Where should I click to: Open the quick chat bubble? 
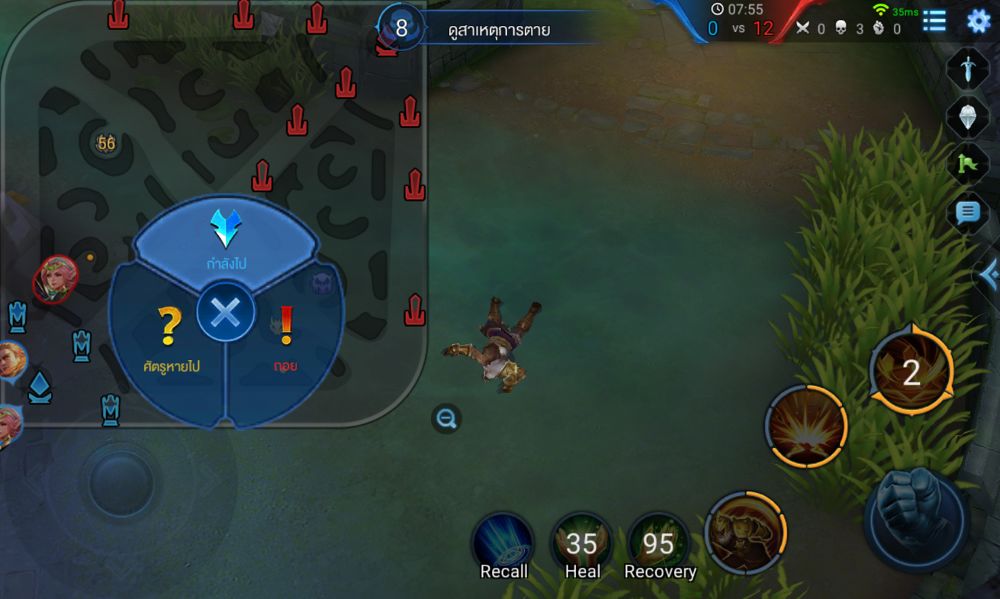[x=967, y=213]
